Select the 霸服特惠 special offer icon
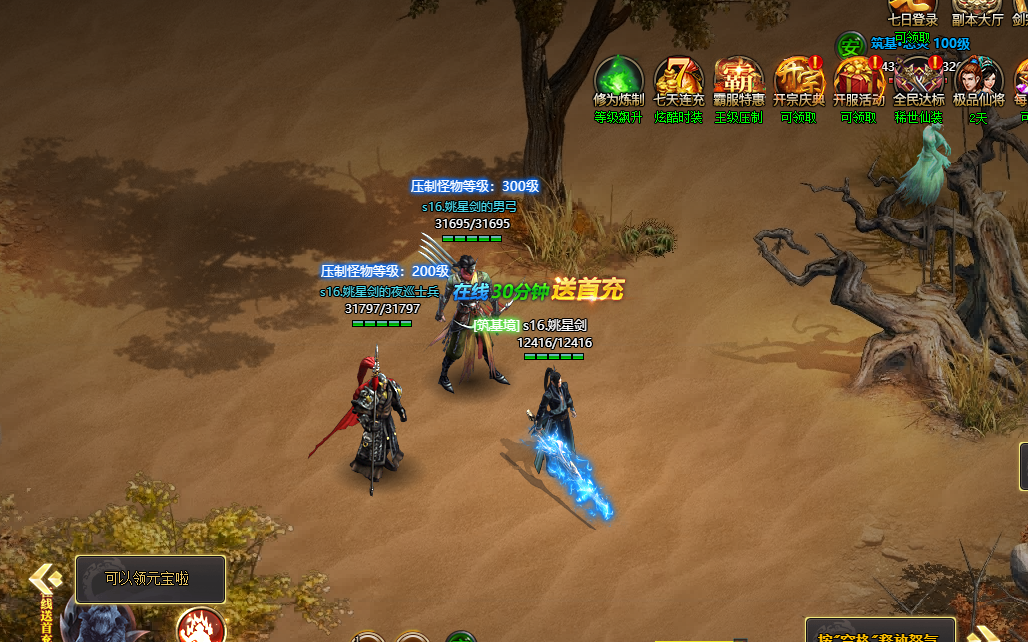The image size is (1028, 642). [x=739, y=80]
